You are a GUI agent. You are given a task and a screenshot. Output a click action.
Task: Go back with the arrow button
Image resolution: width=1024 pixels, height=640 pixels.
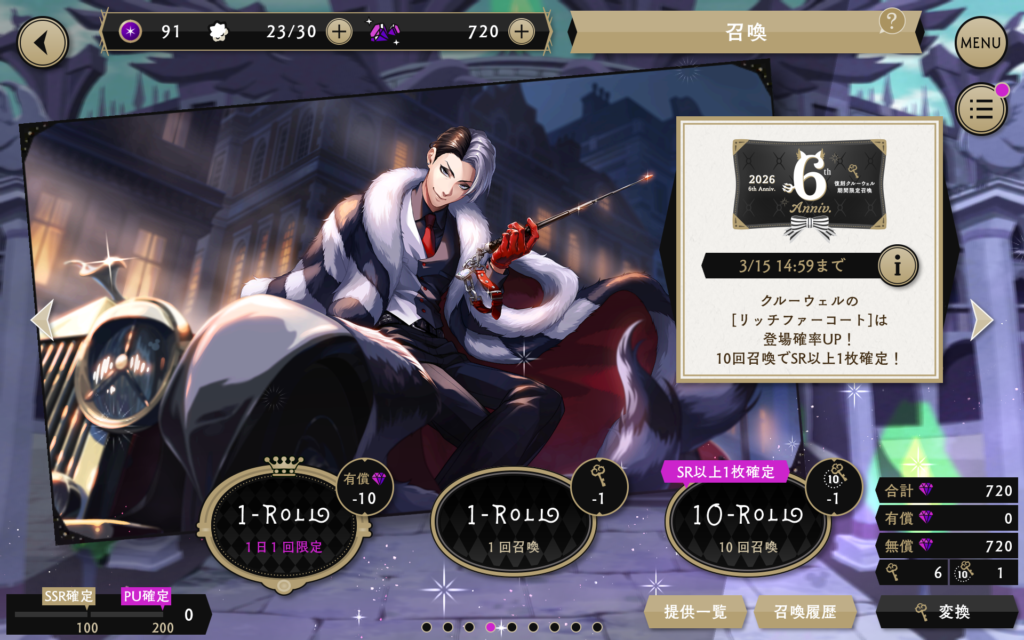[x=42, y=43]
